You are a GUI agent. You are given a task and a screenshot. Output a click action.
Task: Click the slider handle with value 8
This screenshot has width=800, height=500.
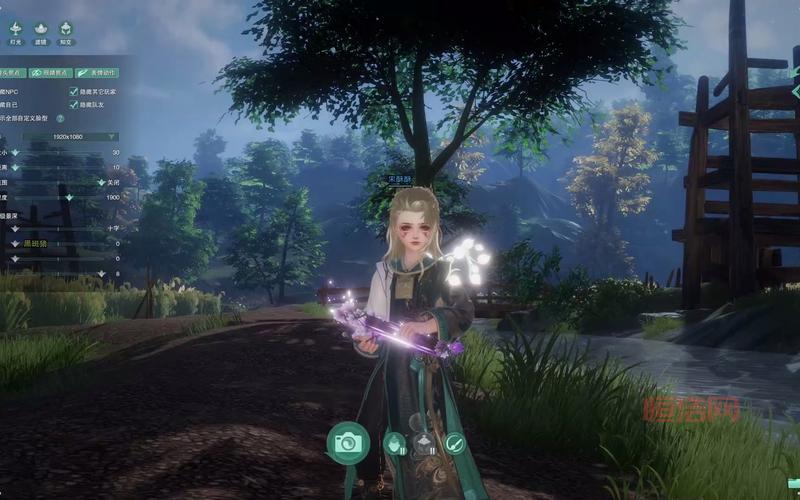[101, 273]
